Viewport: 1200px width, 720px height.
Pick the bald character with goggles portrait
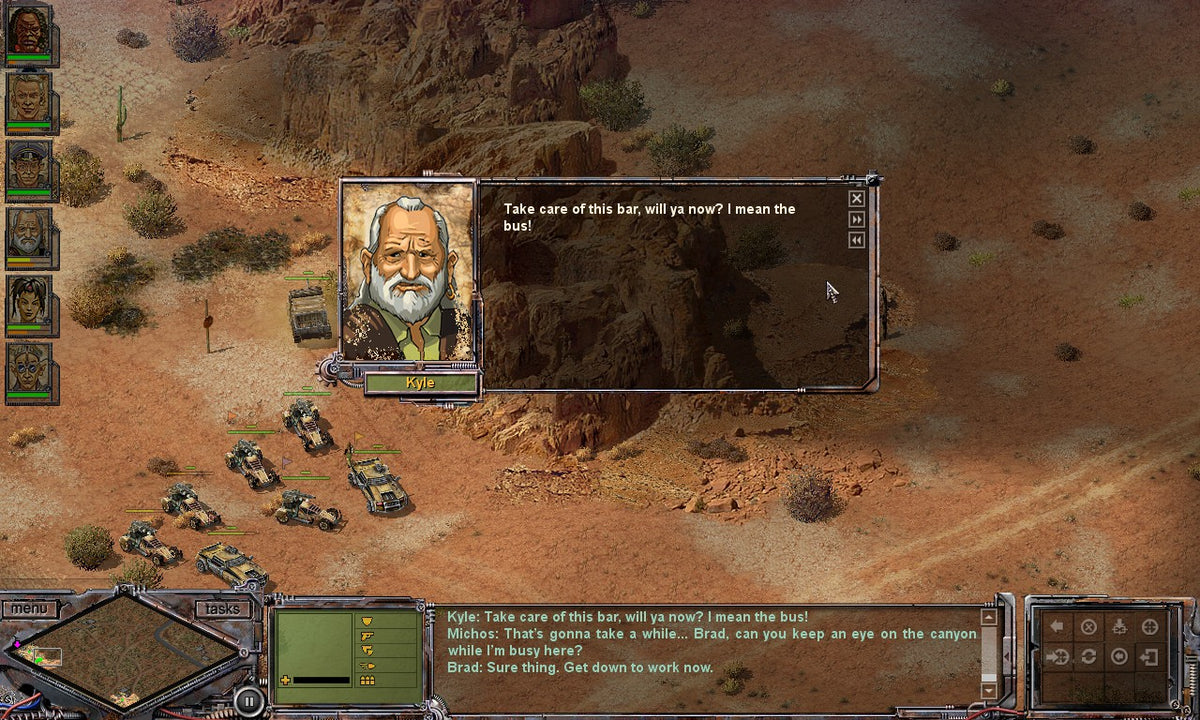[x=27, y=368]
